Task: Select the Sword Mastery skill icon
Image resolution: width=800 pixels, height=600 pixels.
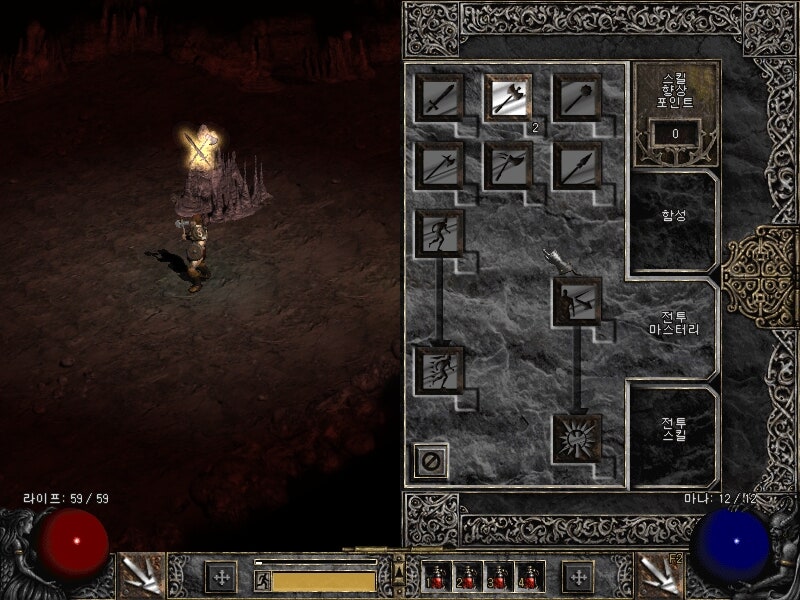Action: point(440,98)
